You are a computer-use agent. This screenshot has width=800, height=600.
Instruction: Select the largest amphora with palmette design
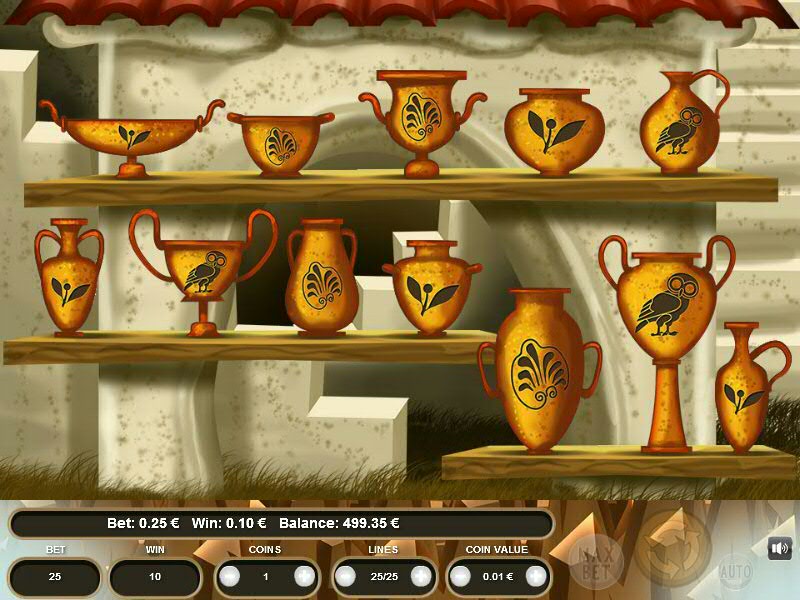point(539,372)
